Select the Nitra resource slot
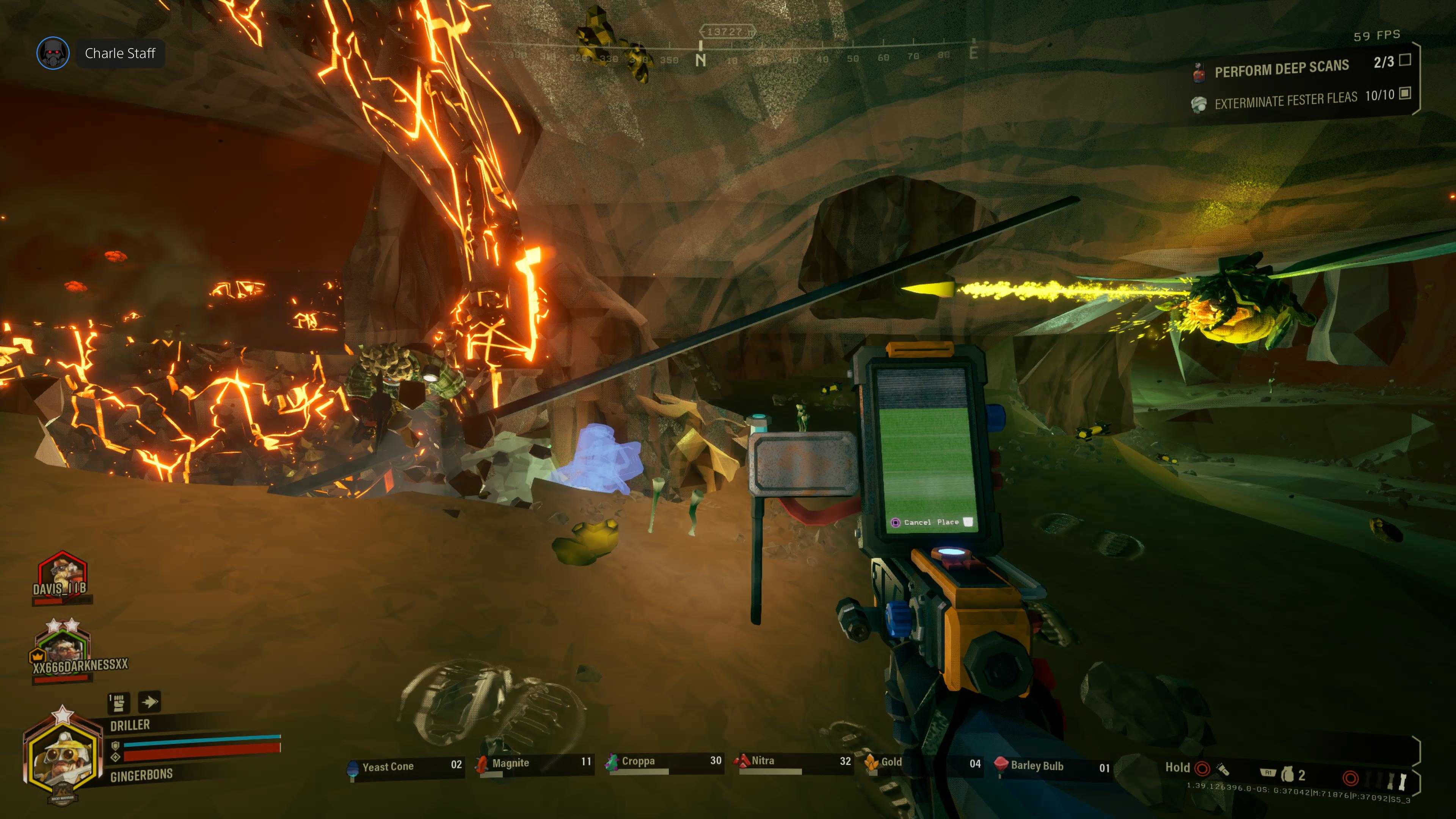The image size is (1456, 819). (793, 761)
